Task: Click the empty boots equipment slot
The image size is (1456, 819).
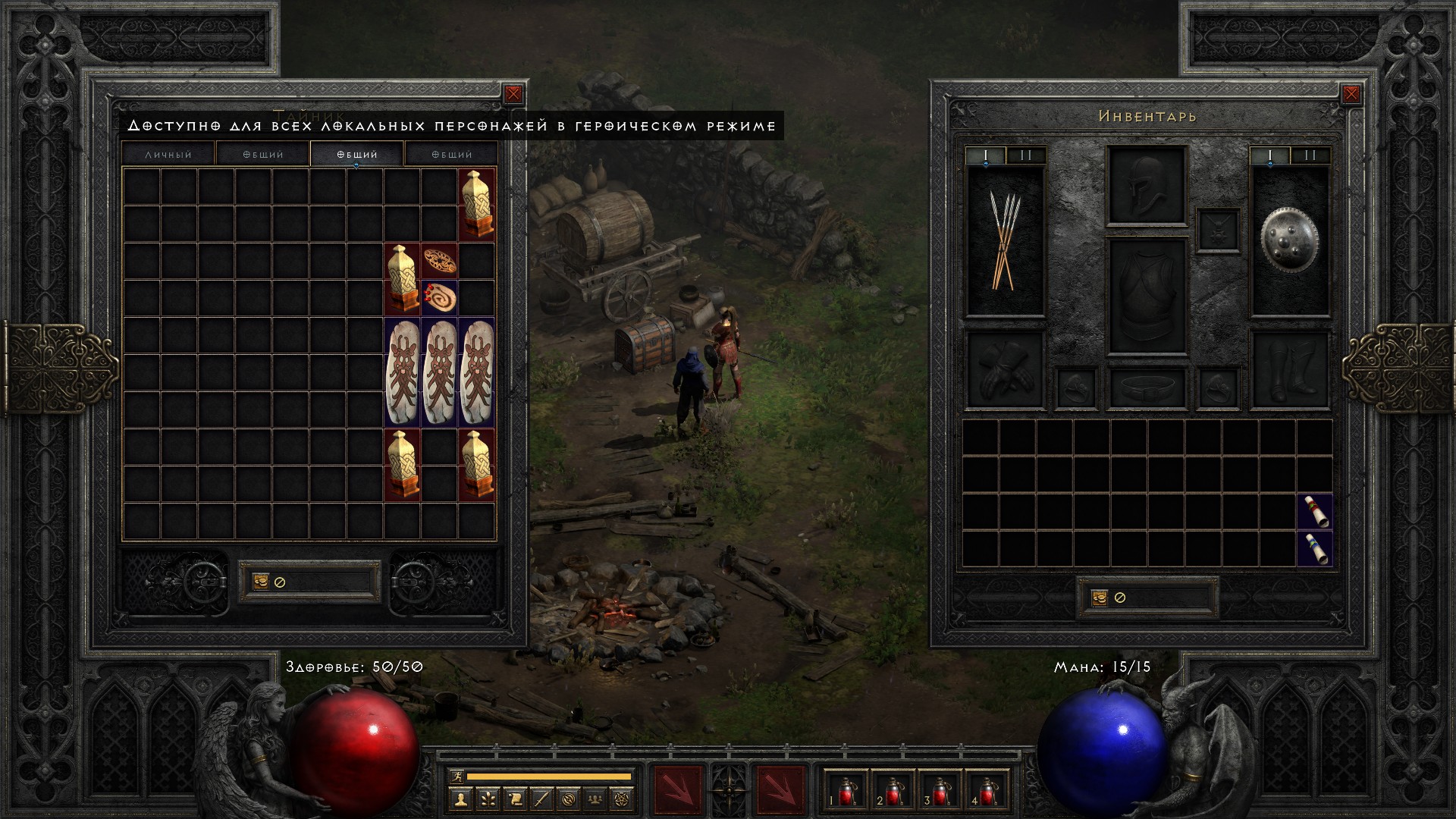Action: pos(1289,370)
